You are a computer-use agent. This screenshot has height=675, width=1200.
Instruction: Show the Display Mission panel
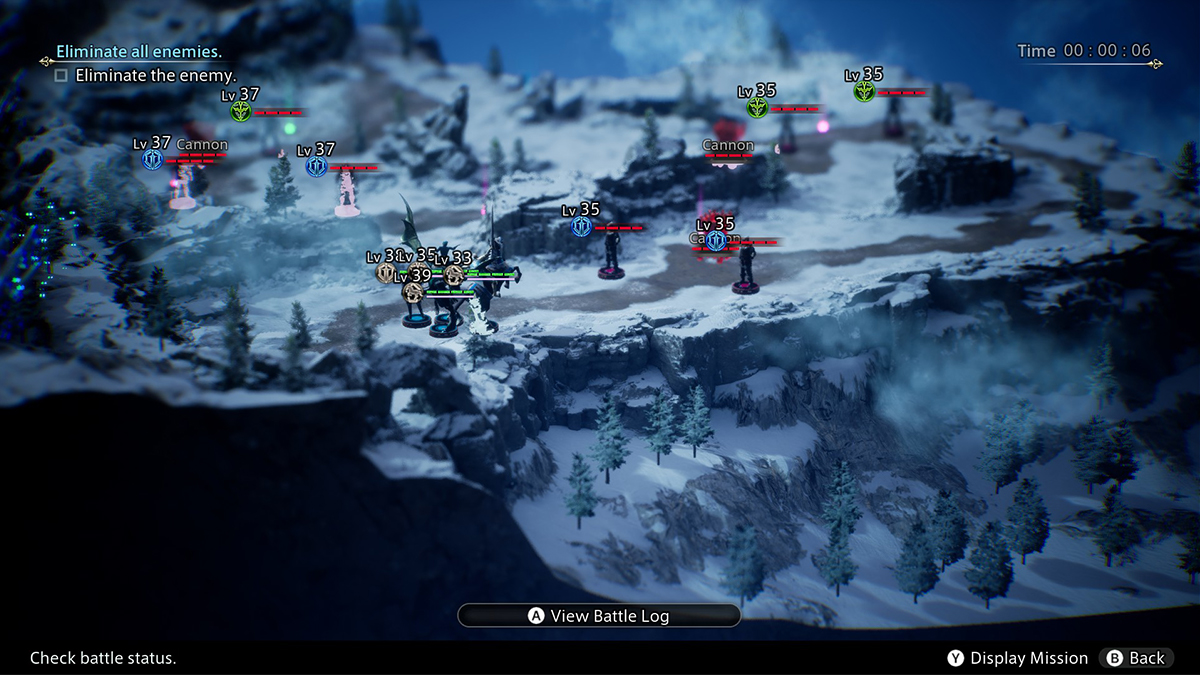[x=1018, y=658]
